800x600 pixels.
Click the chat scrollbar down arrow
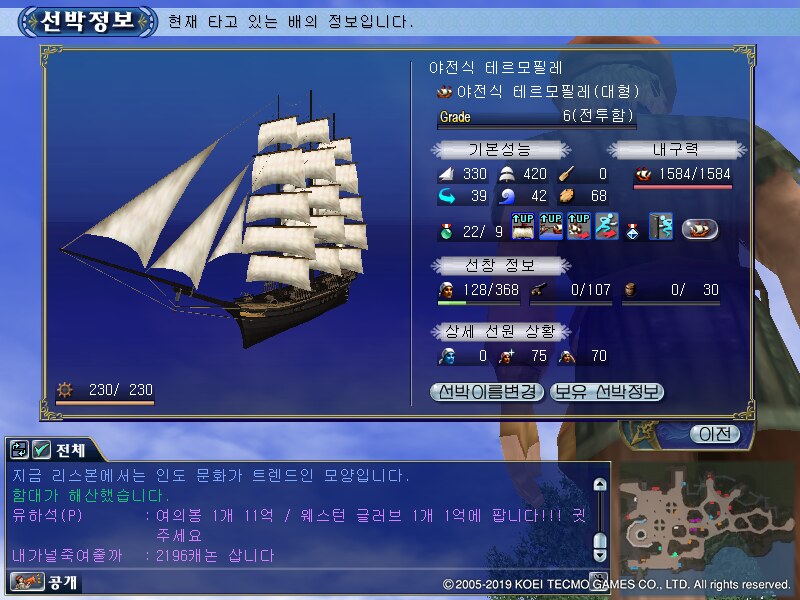[600, 553]
